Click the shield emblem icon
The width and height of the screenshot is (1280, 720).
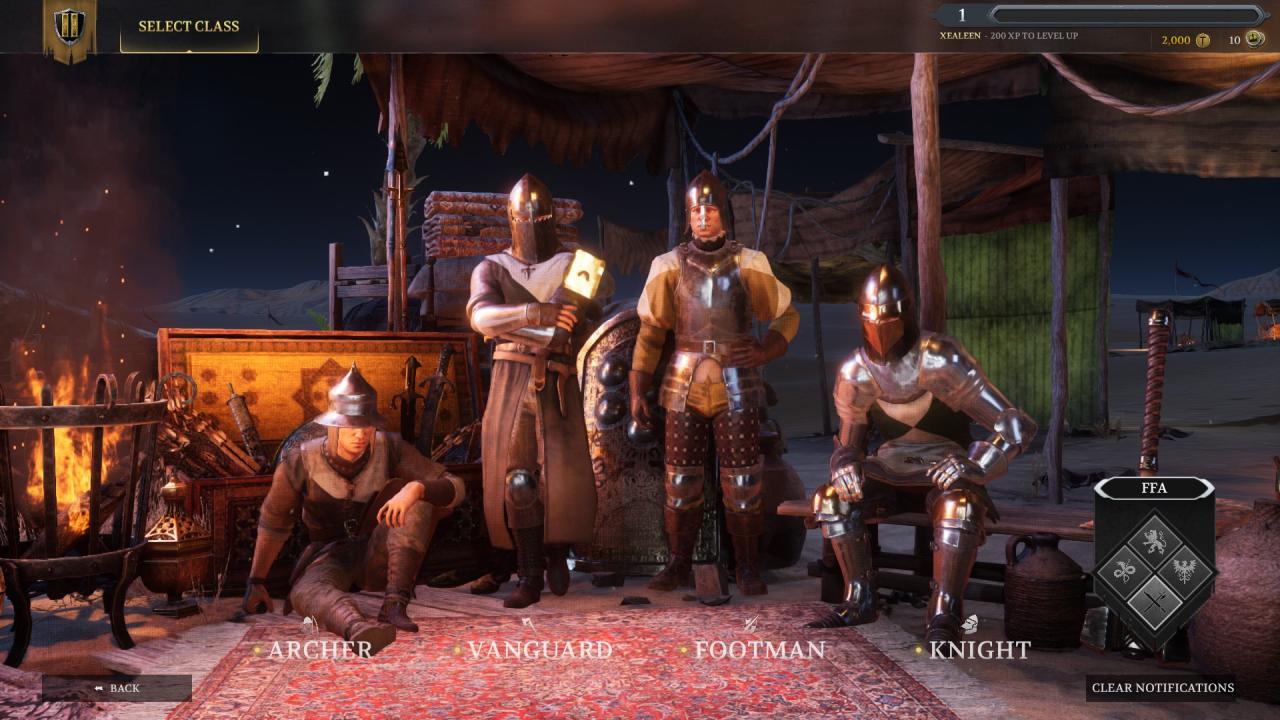pyautogui.click(x=69, y=27)
